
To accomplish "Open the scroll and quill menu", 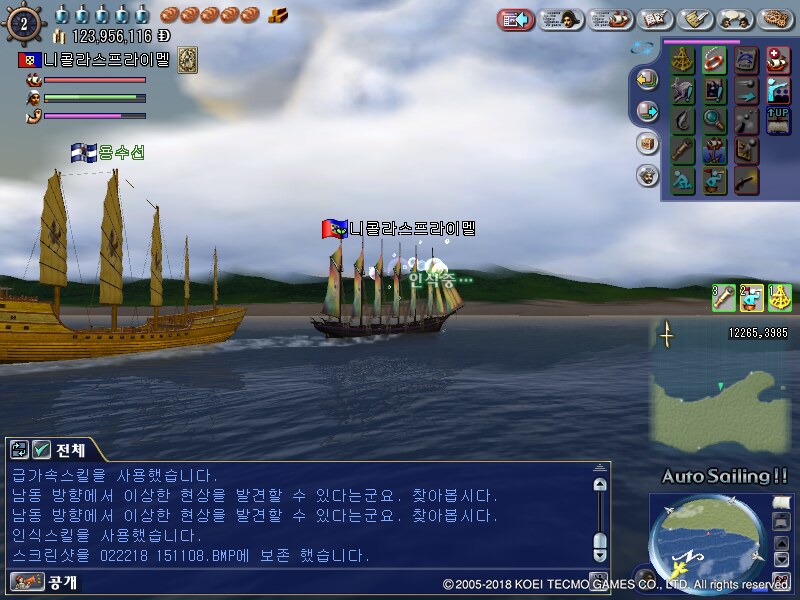I will [x=695, y=19].
